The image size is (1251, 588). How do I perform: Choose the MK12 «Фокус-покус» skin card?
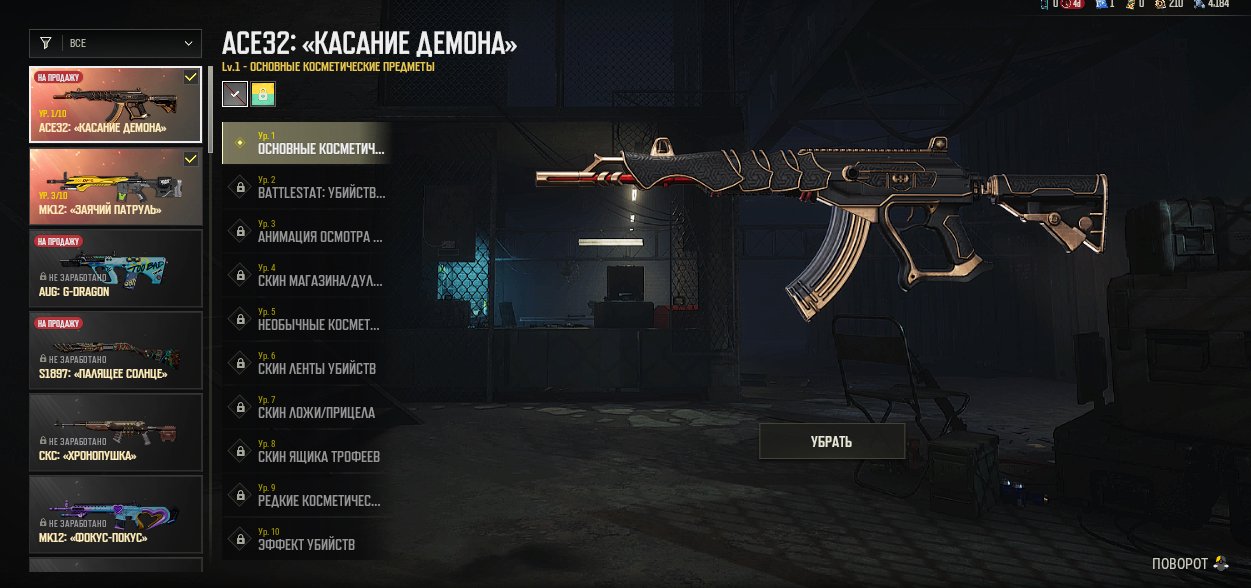[x=116, y=513]
